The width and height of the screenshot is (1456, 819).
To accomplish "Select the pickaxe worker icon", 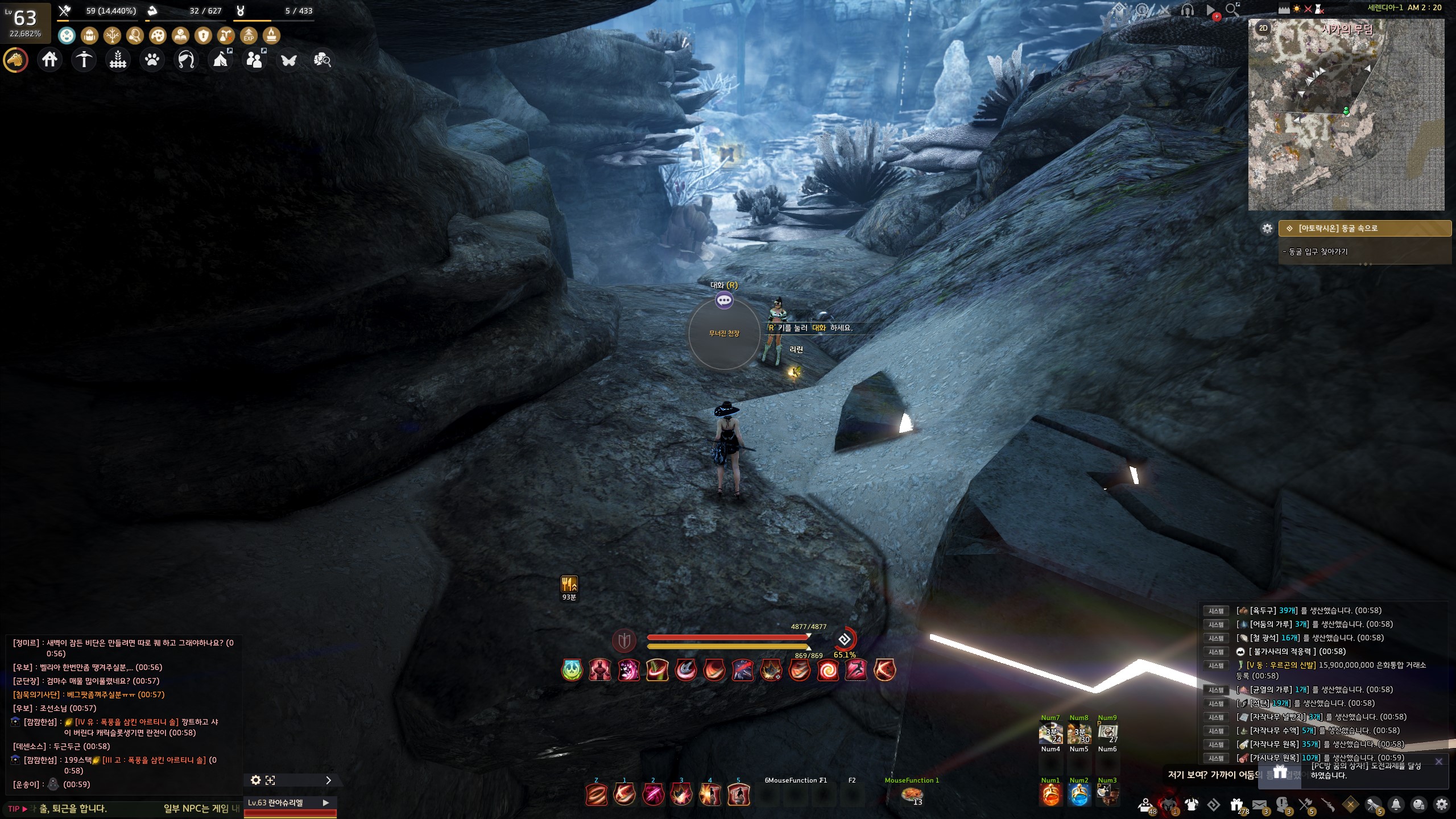I will (84, 59).
